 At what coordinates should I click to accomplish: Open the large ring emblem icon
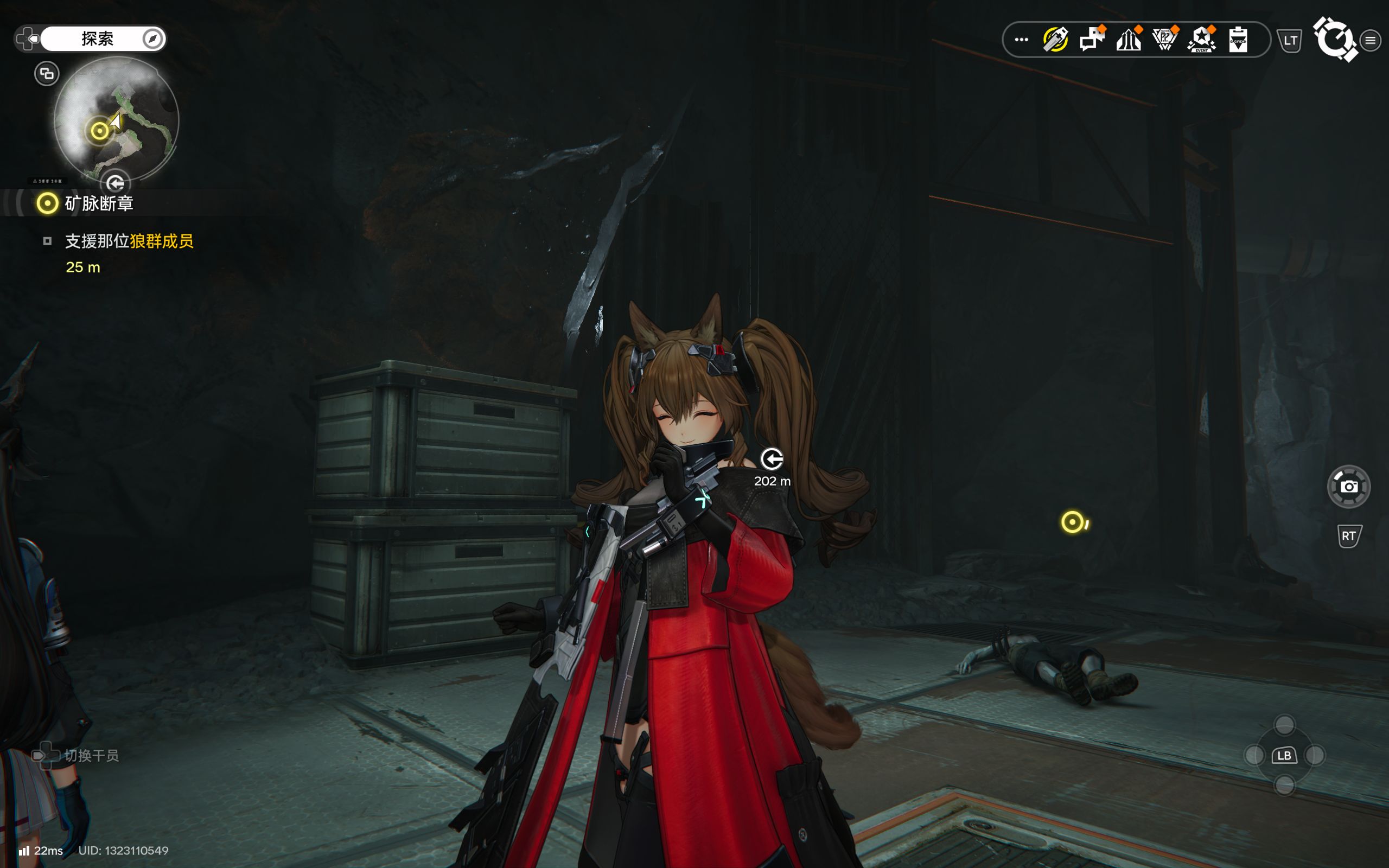(x=1335, y=39)
